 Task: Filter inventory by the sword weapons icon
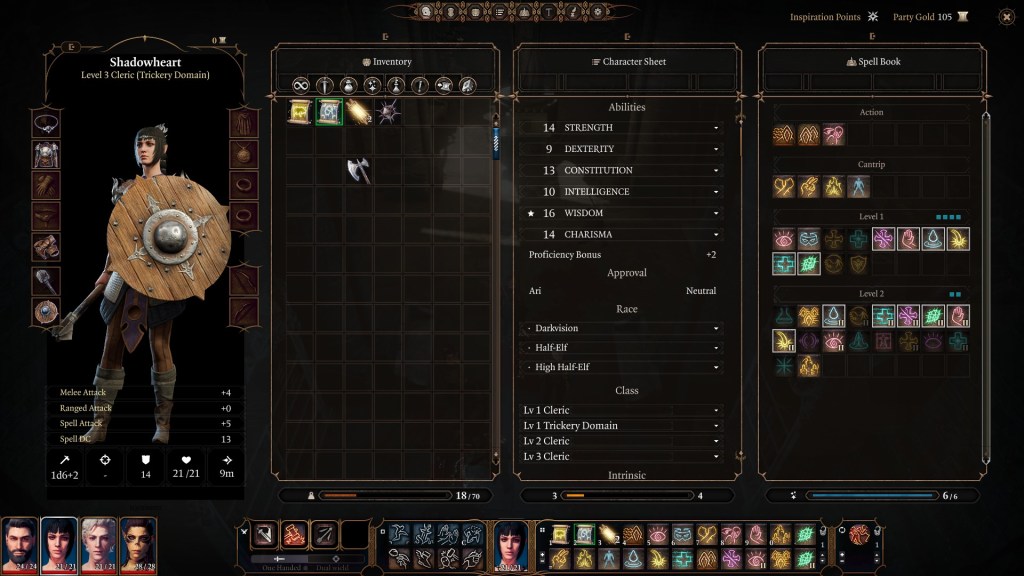324,85
